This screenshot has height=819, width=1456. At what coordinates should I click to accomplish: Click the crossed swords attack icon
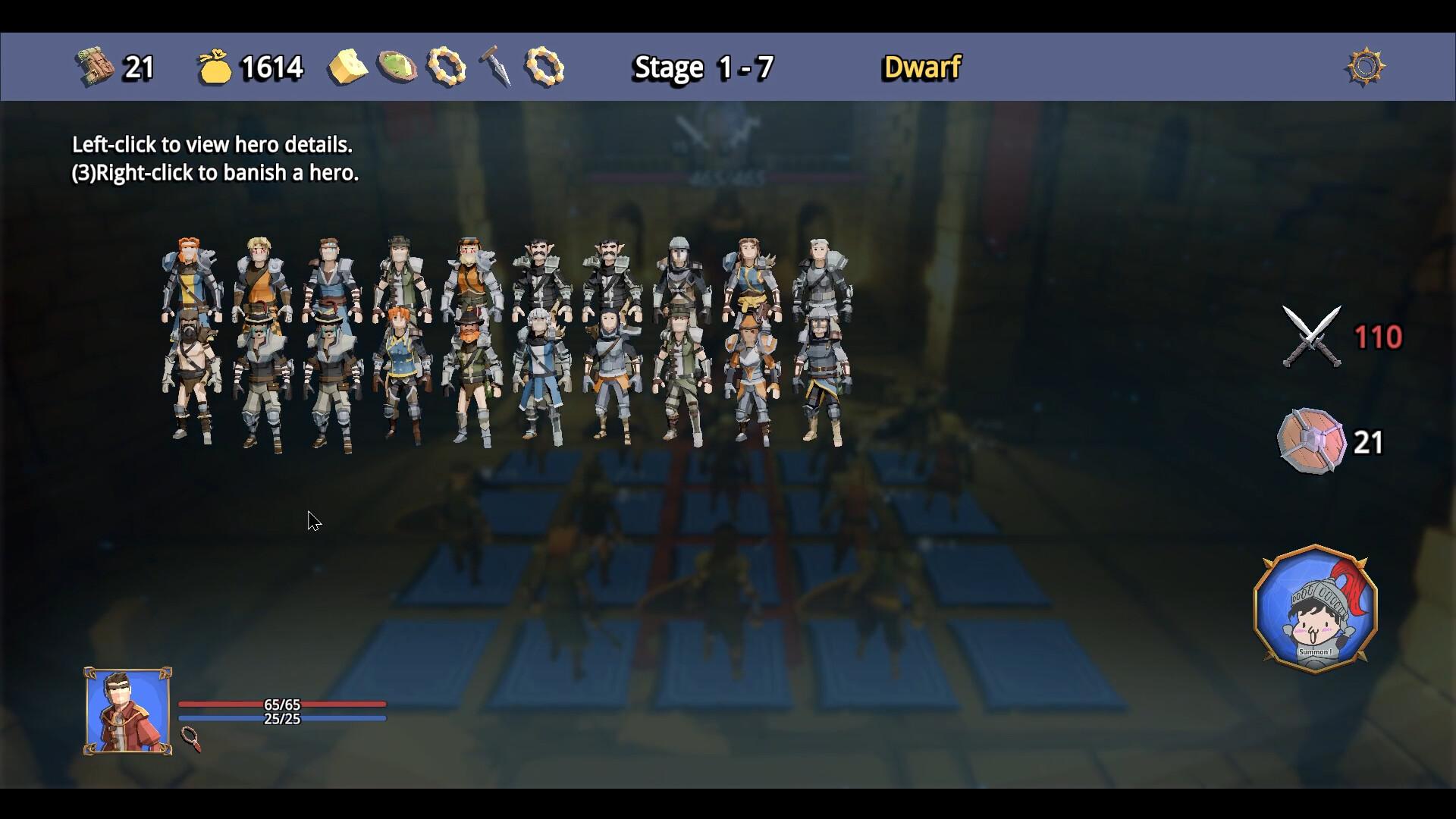tap(1311, 337)
